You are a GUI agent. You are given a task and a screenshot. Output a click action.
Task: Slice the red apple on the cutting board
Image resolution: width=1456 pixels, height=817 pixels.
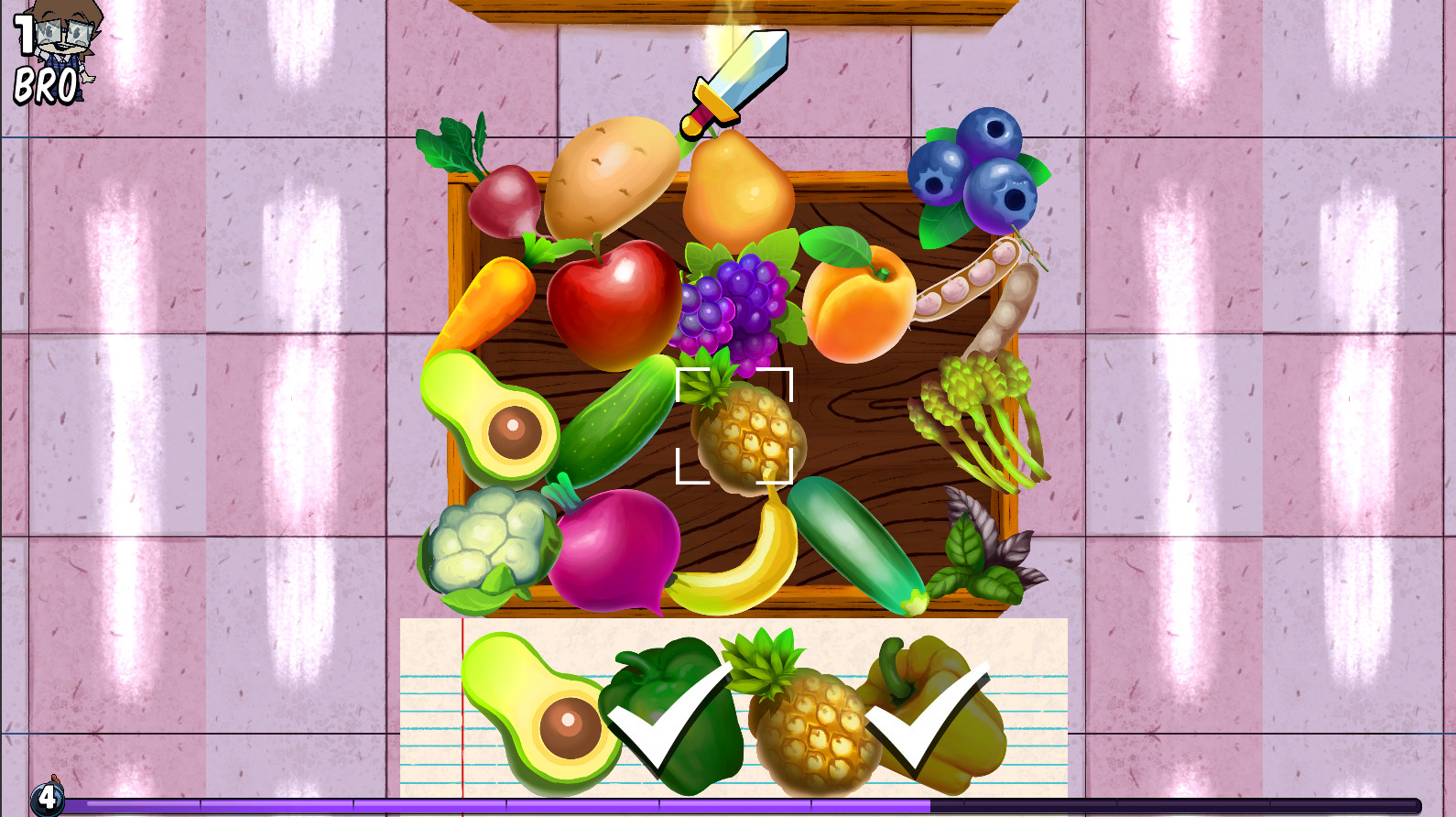[608, 302]
